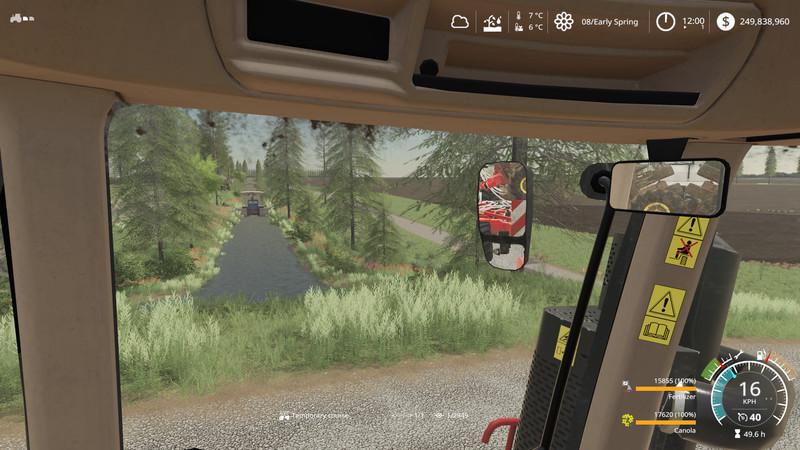This screenshot has width=800, height=450.
Task: Click the clock time icon
Action: click(x=665, y=21)
